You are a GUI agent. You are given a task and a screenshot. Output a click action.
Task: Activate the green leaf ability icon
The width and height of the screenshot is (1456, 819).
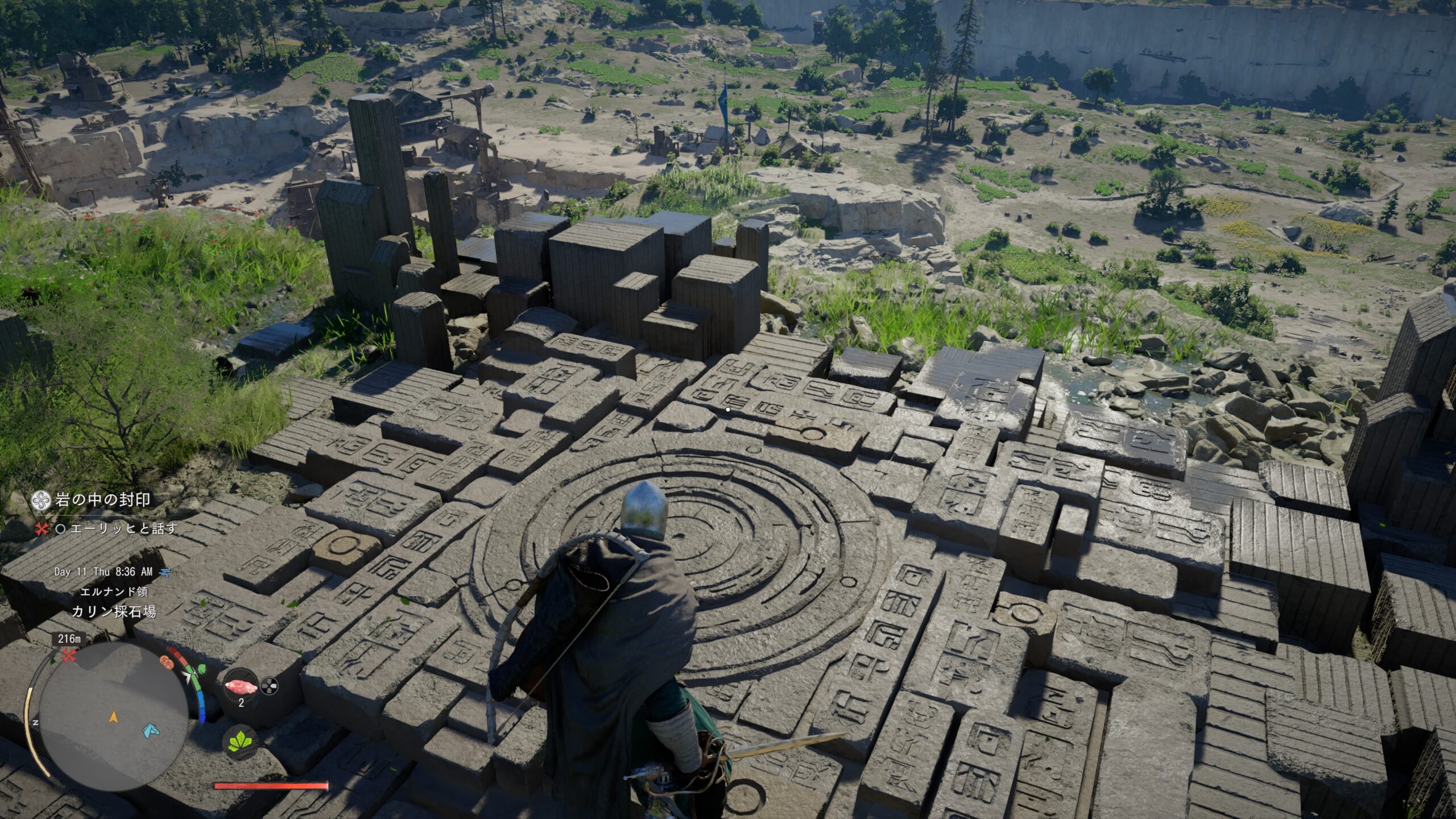point(239,742)
